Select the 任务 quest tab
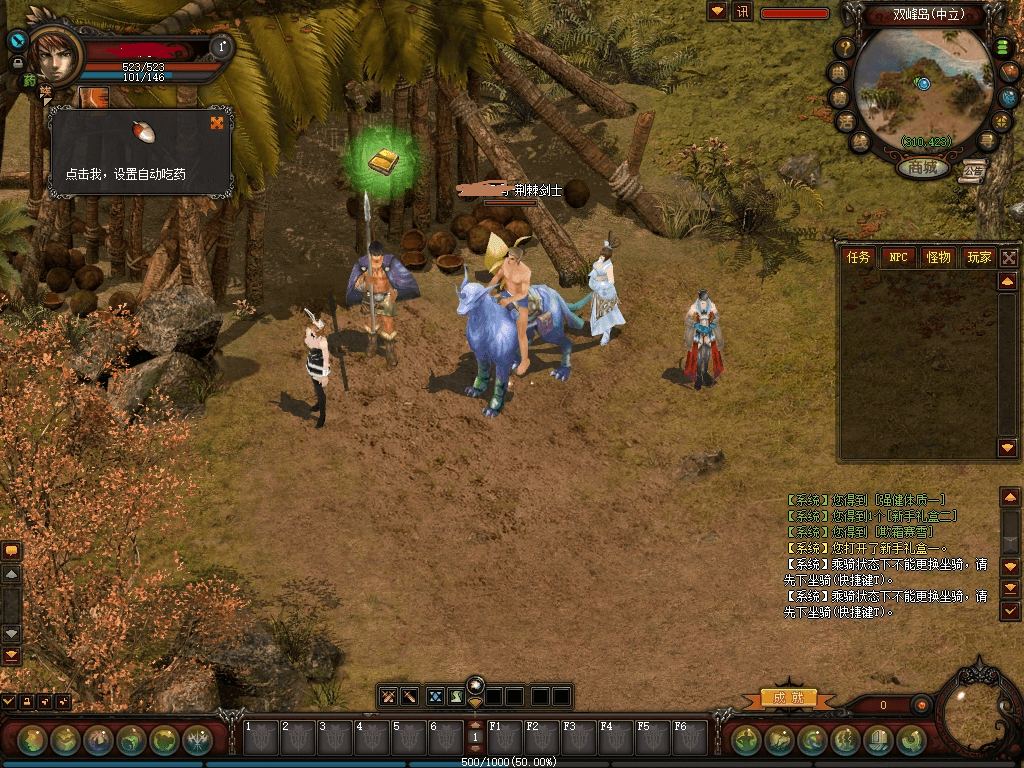Screen dimensions: 1024x768 click(859, 258)
